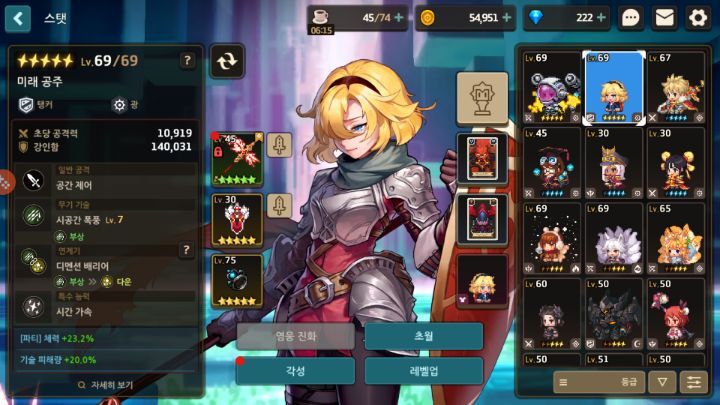Go back with the top-left arrow

tap(18, 18)
